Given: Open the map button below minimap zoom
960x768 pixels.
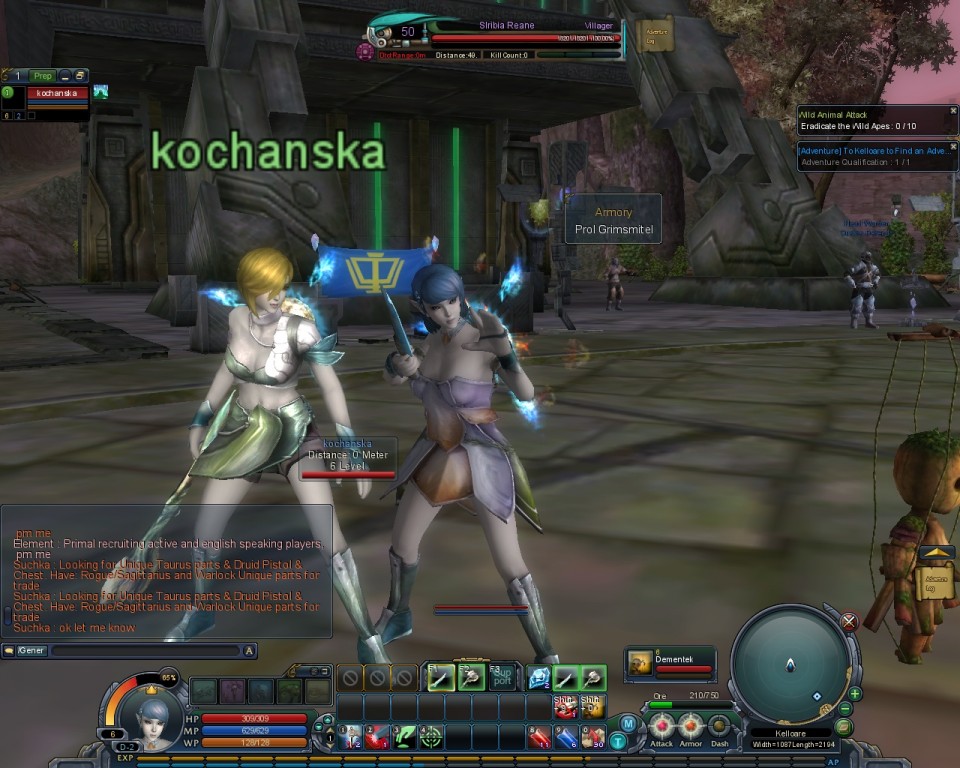Looking at the screenshot, I should (843, 727).
